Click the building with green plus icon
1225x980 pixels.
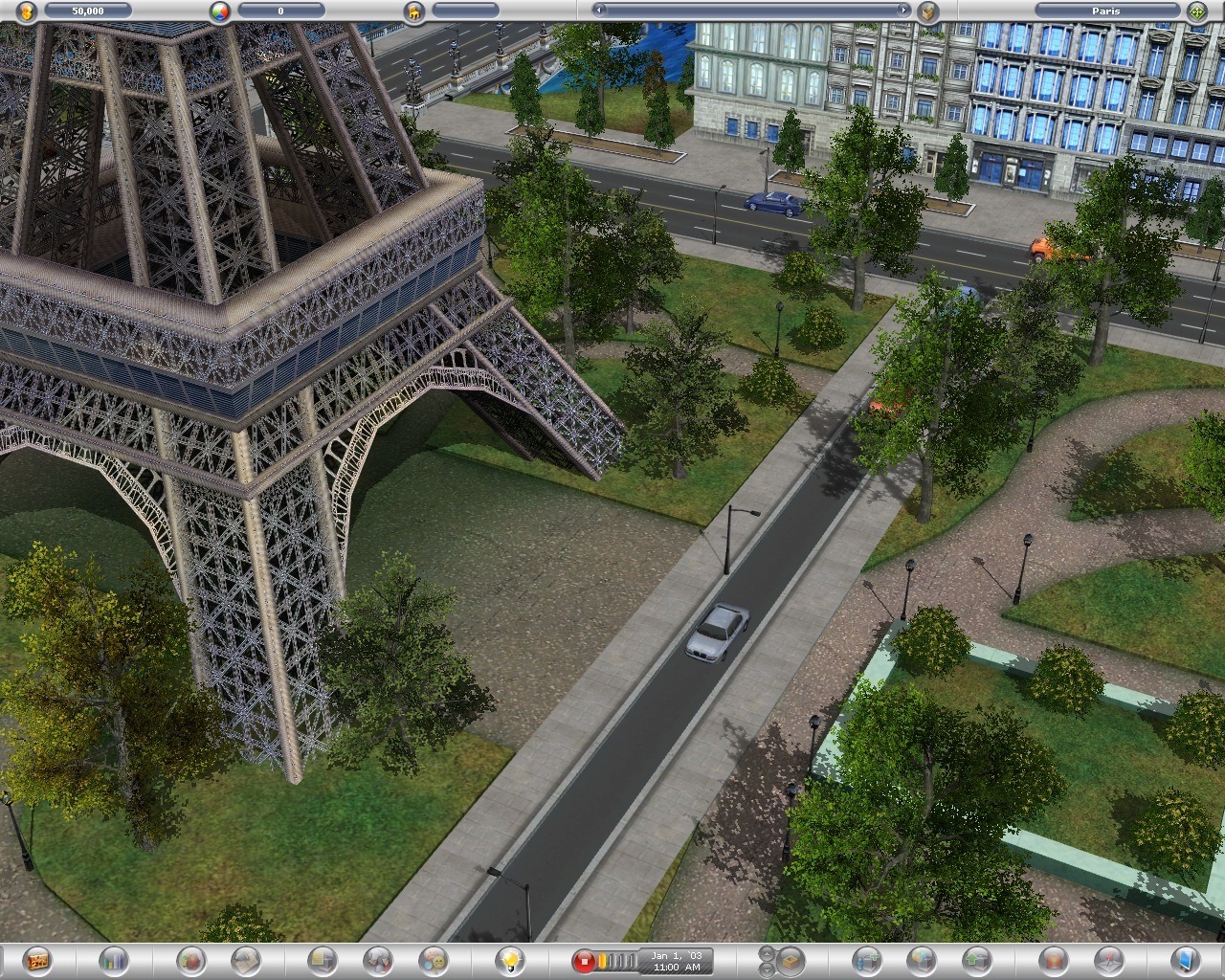point(866,959)
